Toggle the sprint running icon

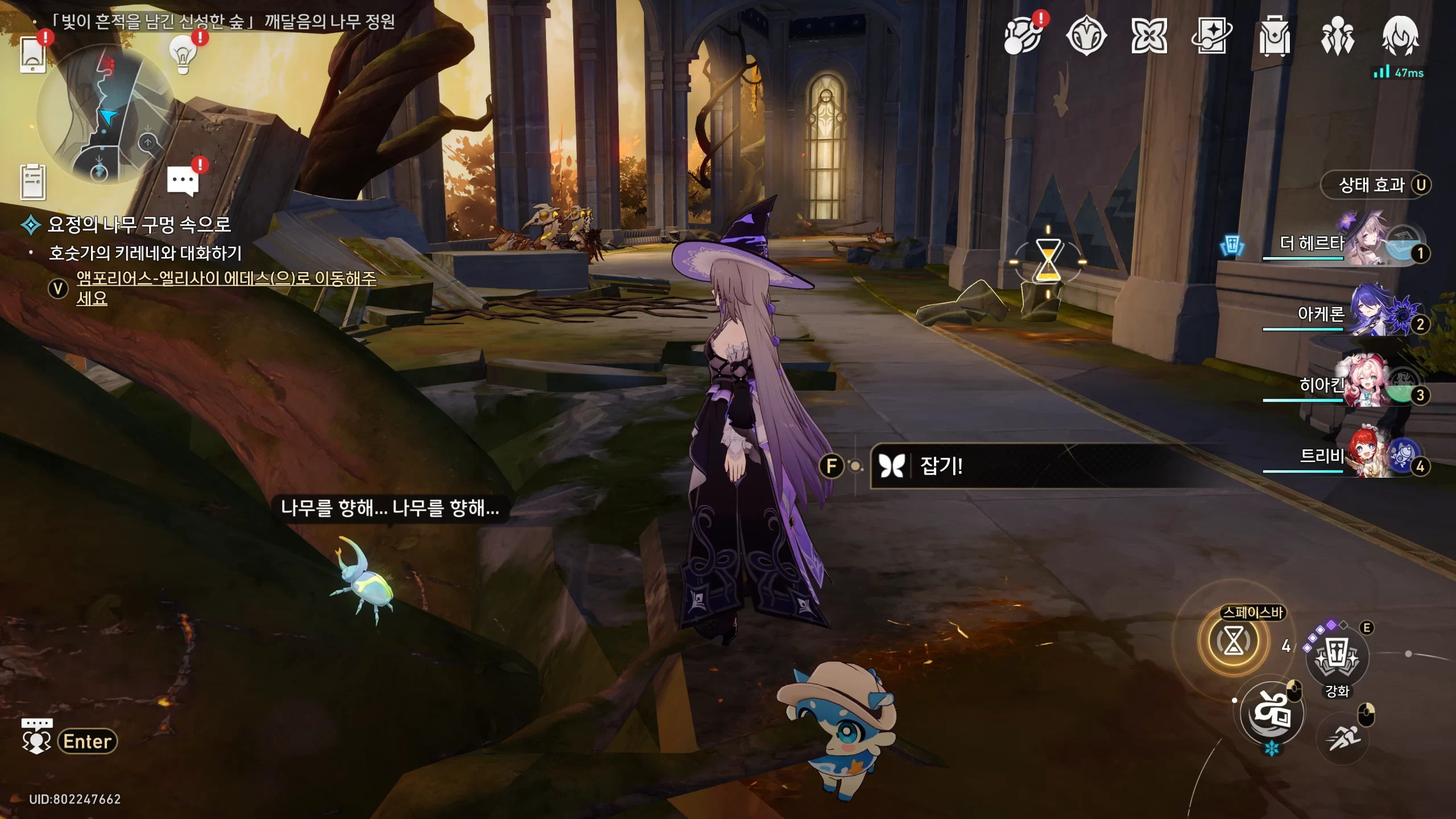[x=1343, y=738]
